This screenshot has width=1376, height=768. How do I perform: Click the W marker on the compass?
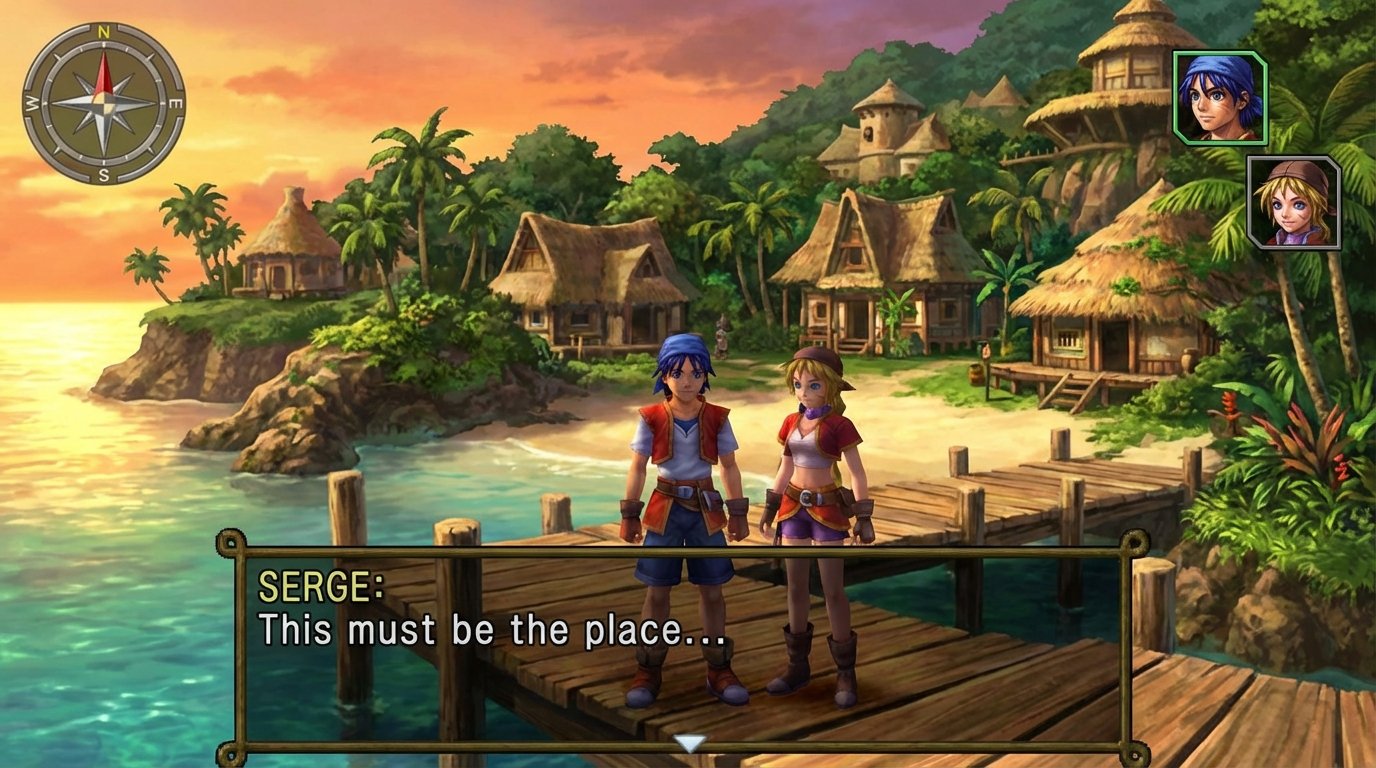31,103
